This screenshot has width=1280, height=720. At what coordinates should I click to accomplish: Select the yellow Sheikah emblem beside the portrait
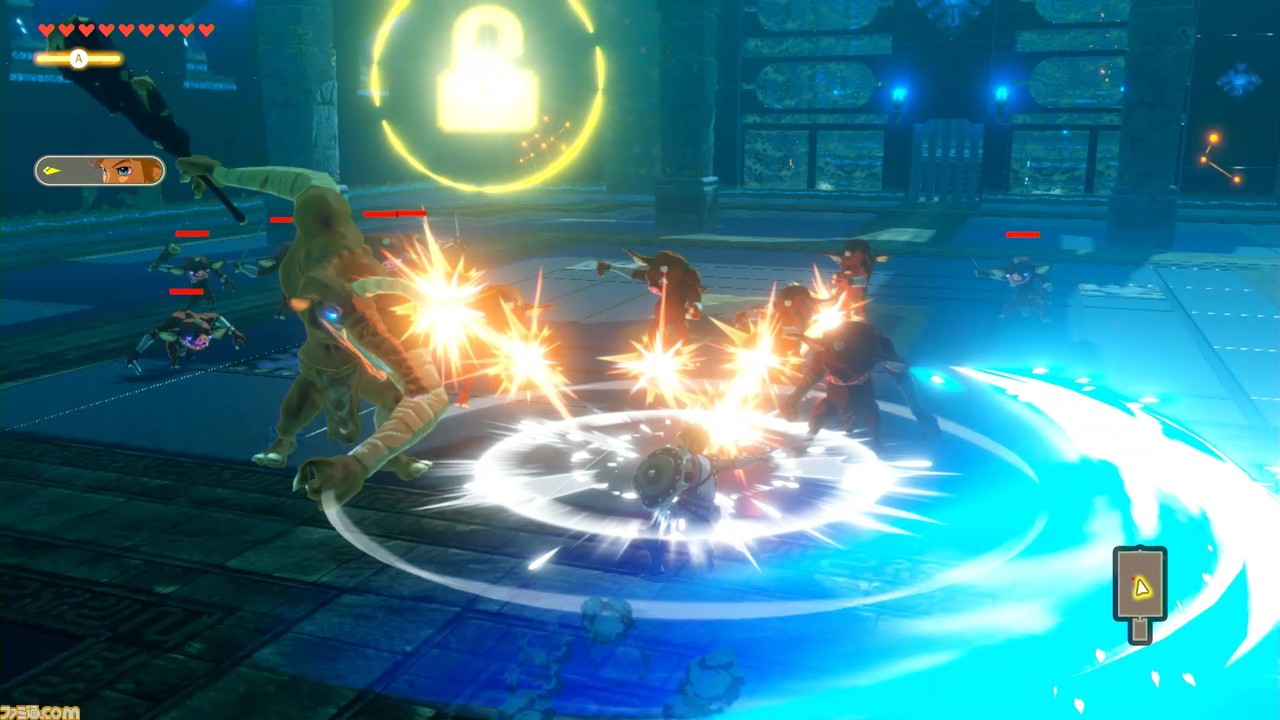click(52, 171)
